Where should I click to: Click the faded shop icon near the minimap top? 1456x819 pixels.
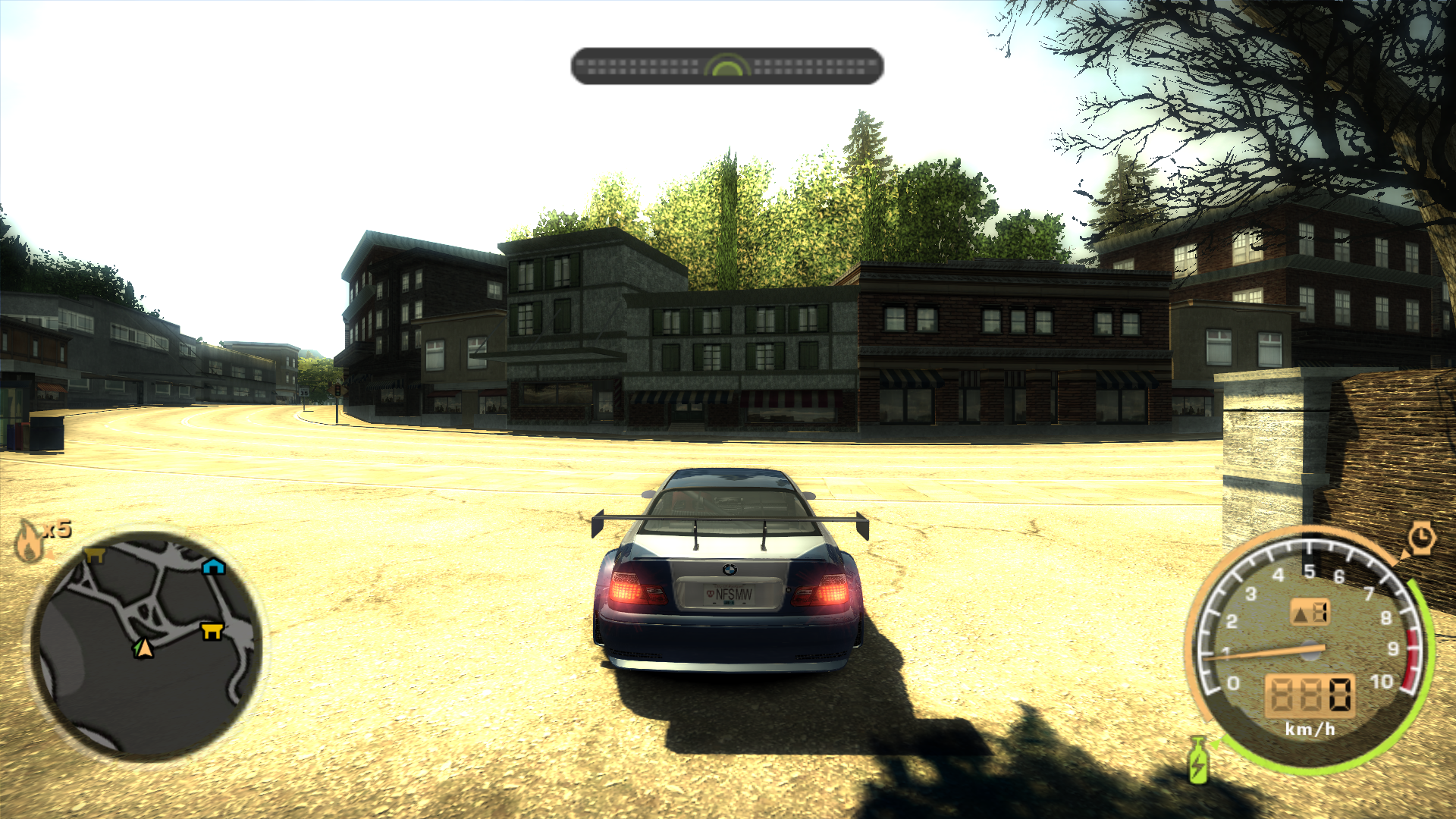[96, 554]
